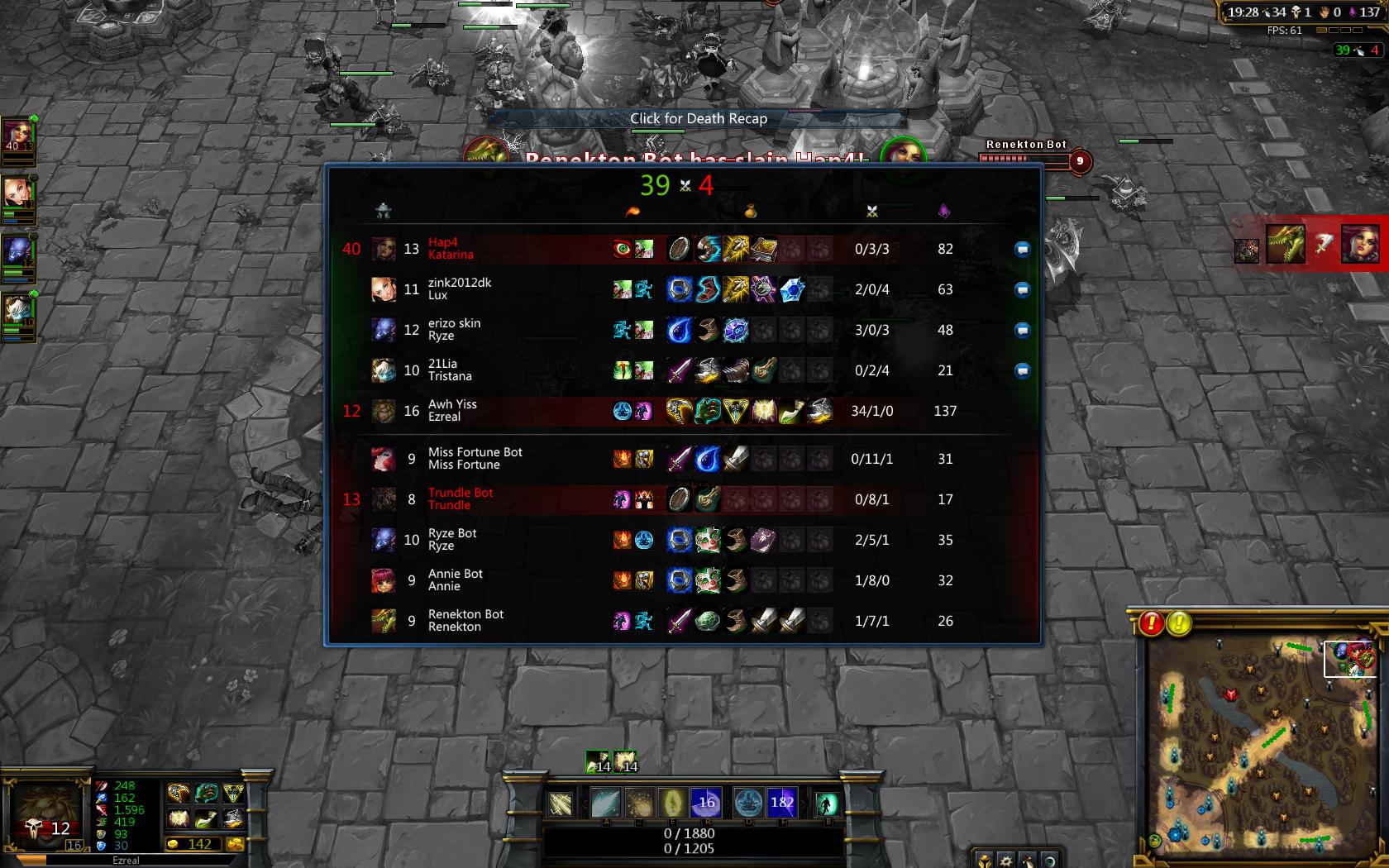Open the item shop with the gold coins button
Screen dimensions: 1389x868
tap(235, 844)
